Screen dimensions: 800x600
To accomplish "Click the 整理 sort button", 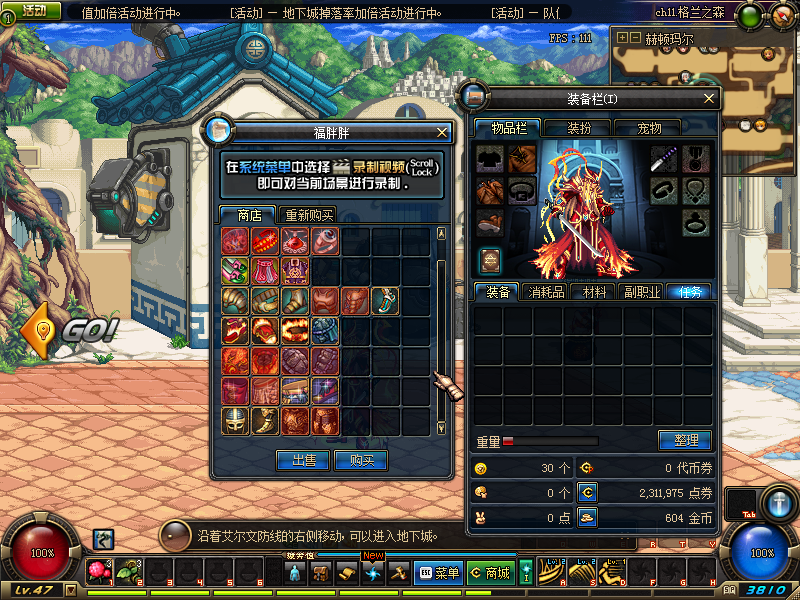I will click(x=685, y=440).
